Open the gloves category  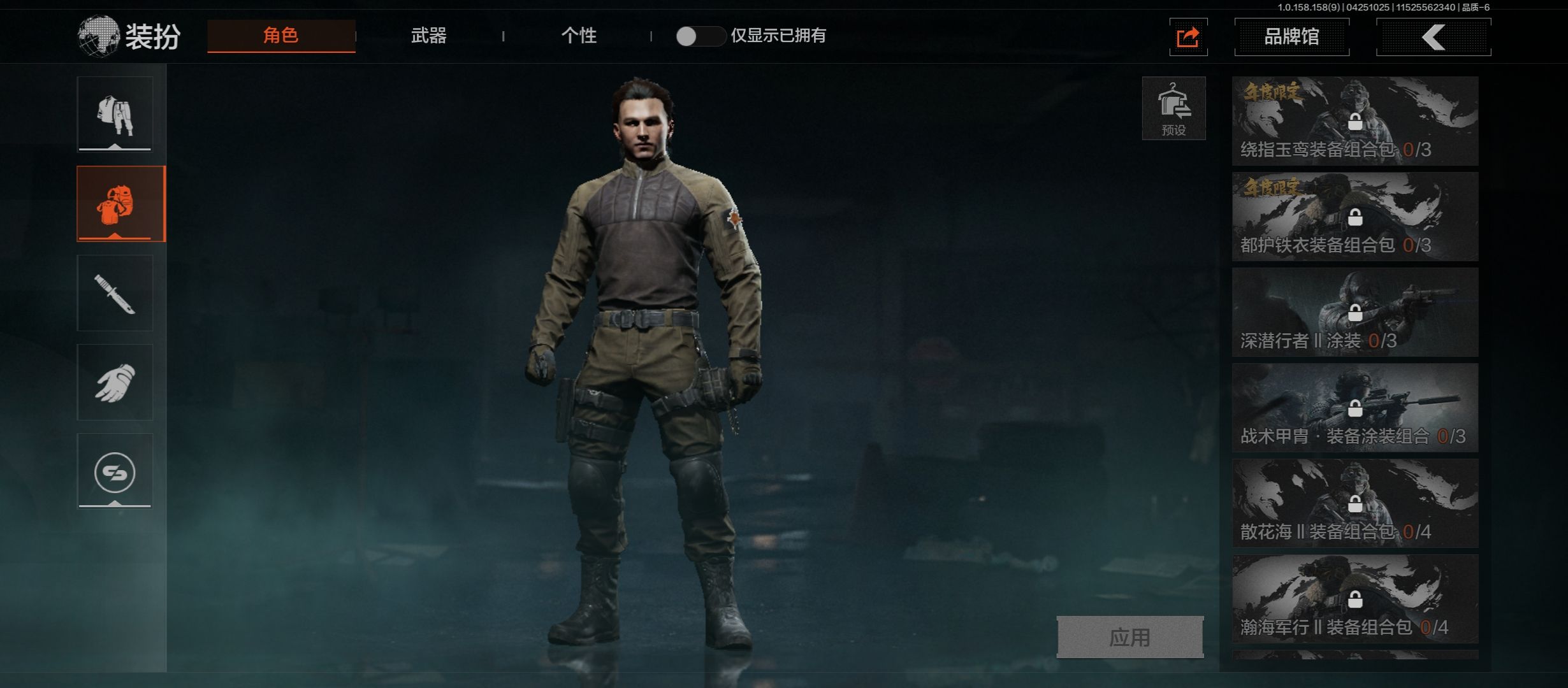(x=115, y=382)
